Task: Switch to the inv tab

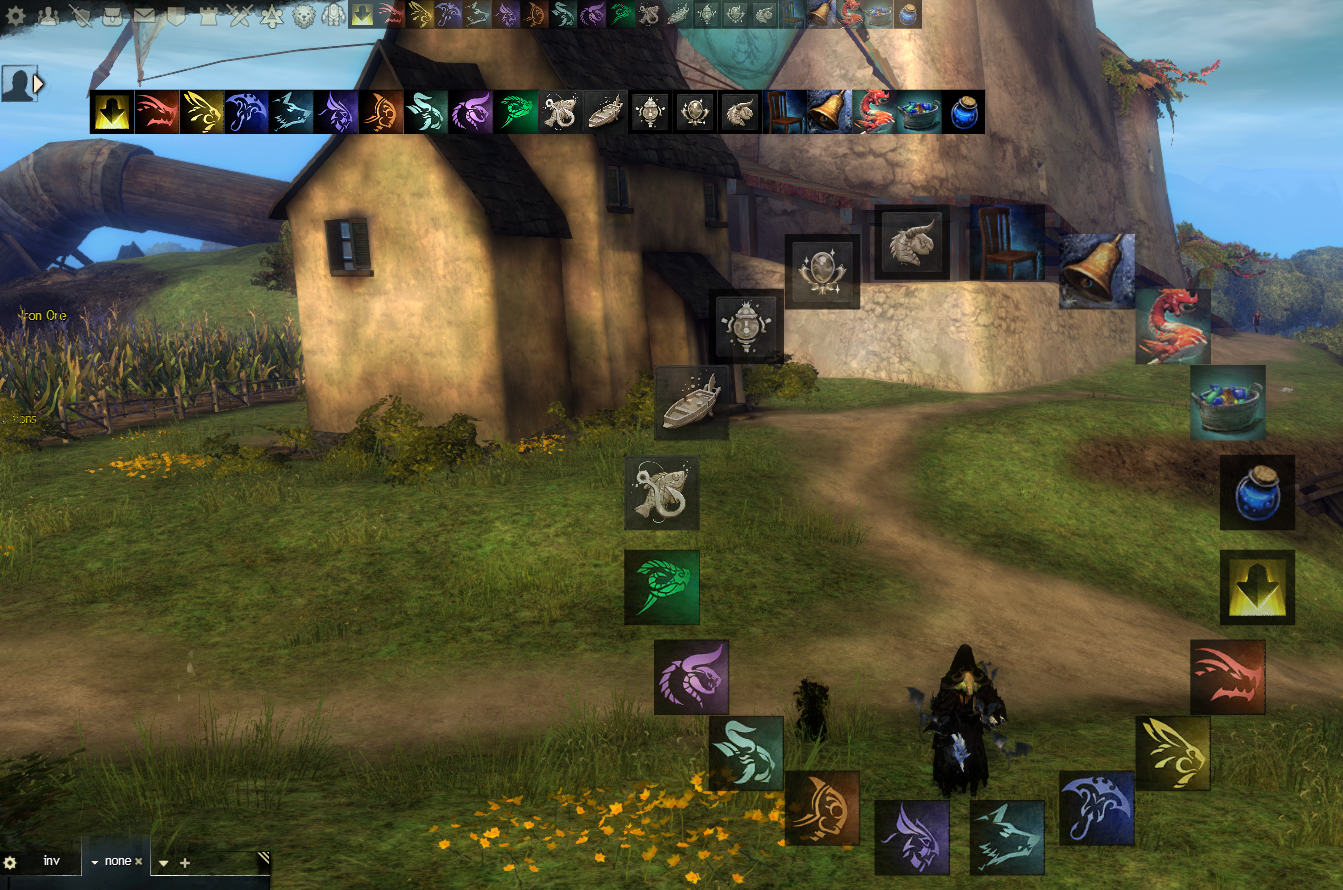Action: coord(51,861)
